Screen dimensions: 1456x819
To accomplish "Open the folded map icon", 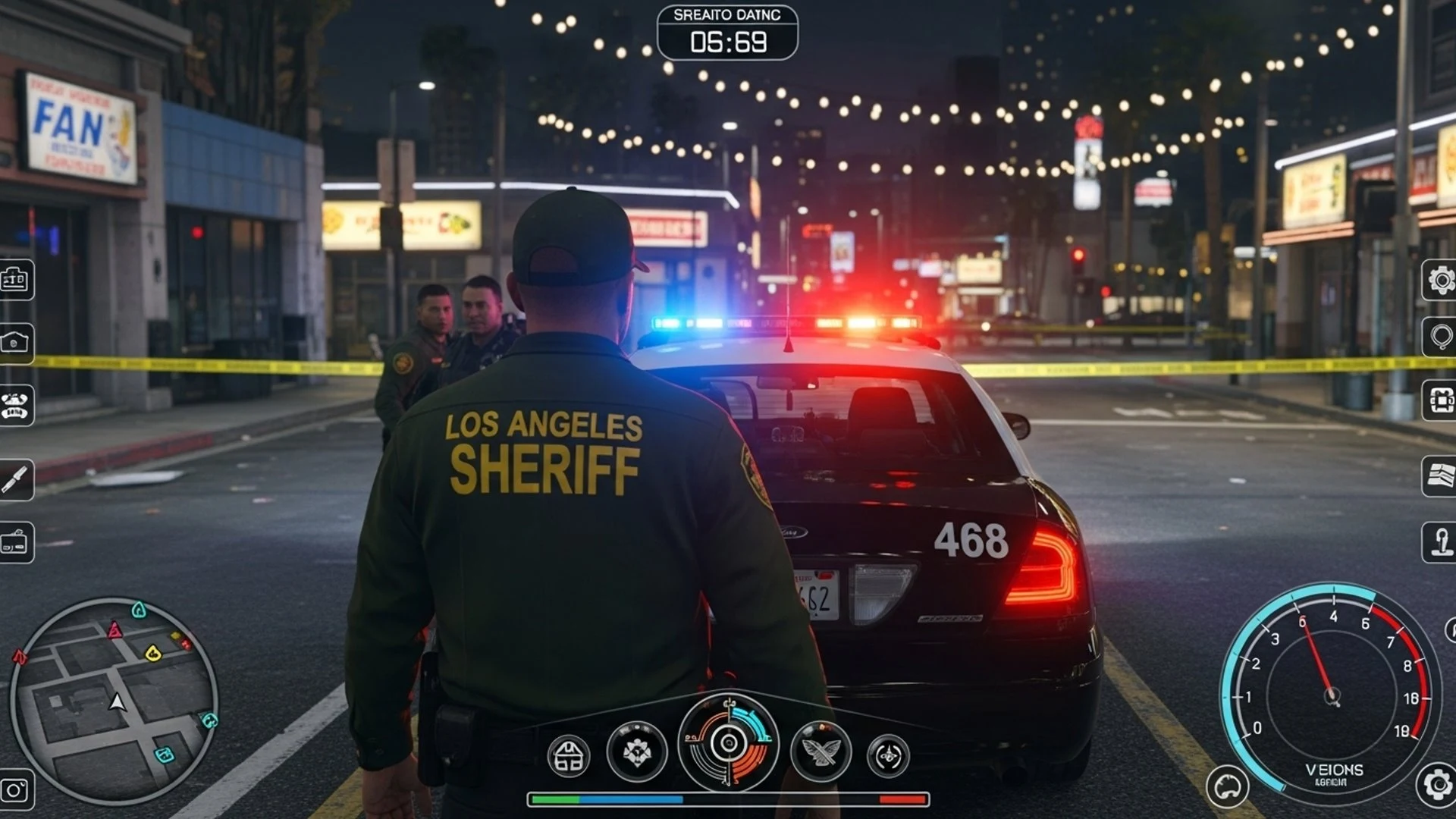I will coord(1440,476).
